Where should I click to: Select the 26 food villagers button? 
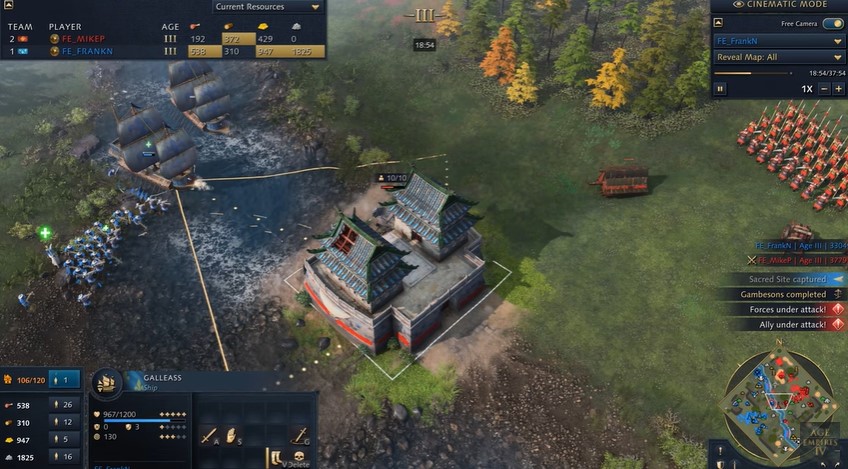65,405
